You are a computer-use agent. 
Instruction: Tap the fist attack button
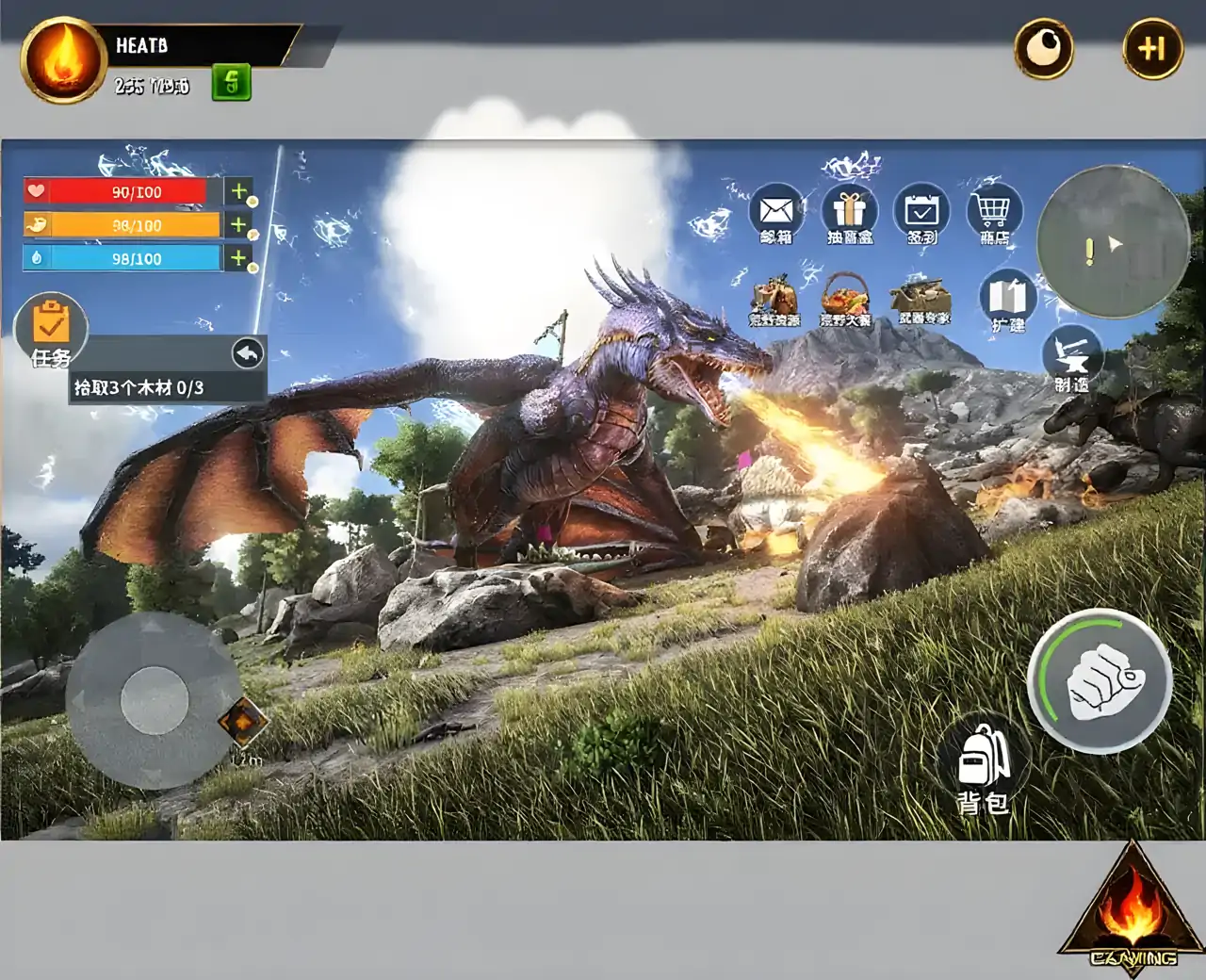coord(1102,680)
